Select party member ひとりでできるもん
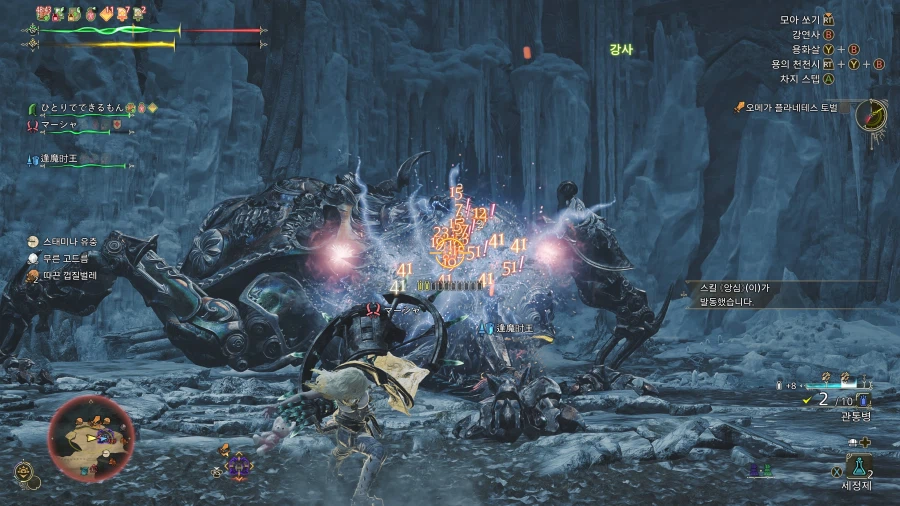Screen dimensions: 900x506 point(82,107)
